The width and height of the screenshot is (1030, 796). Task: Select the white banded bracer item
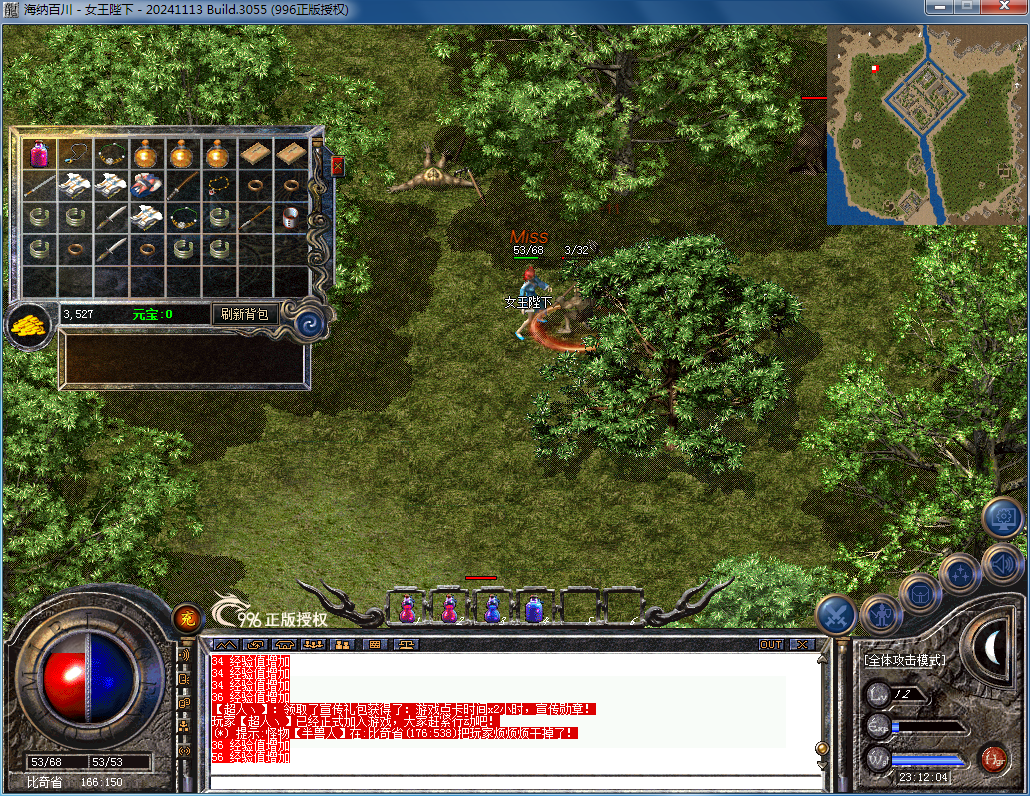click(x=291, y=216)
